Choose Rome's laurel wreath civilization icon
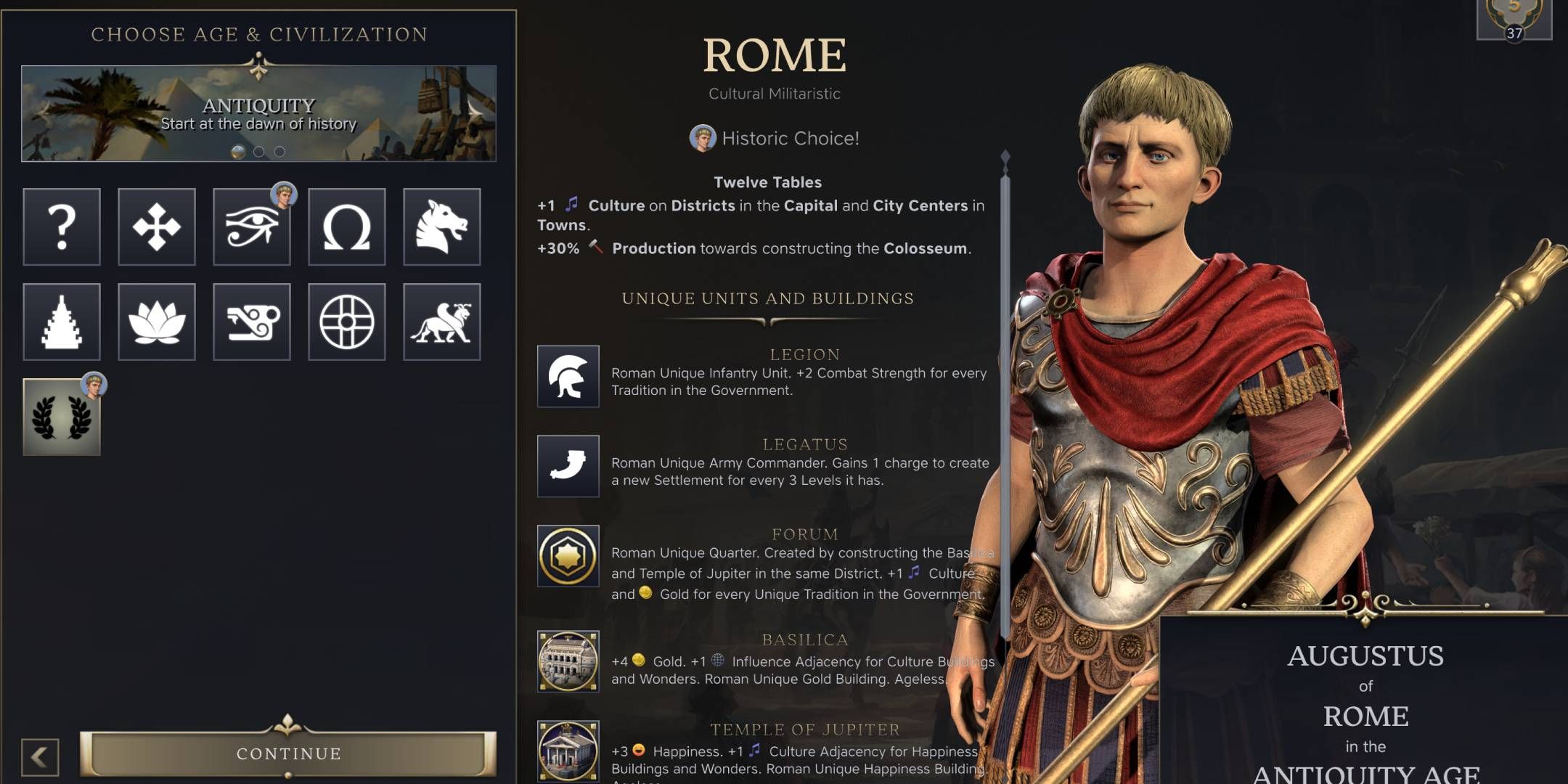This screenshot has height=784, width=1568. pos(62,416)
